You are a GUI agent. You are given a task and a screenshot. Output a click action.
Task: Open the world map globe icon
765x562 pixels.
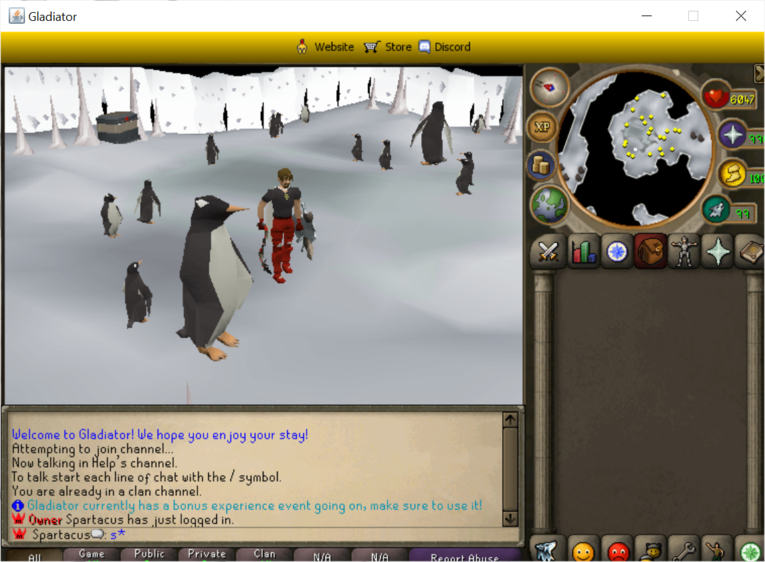(549, 203)
